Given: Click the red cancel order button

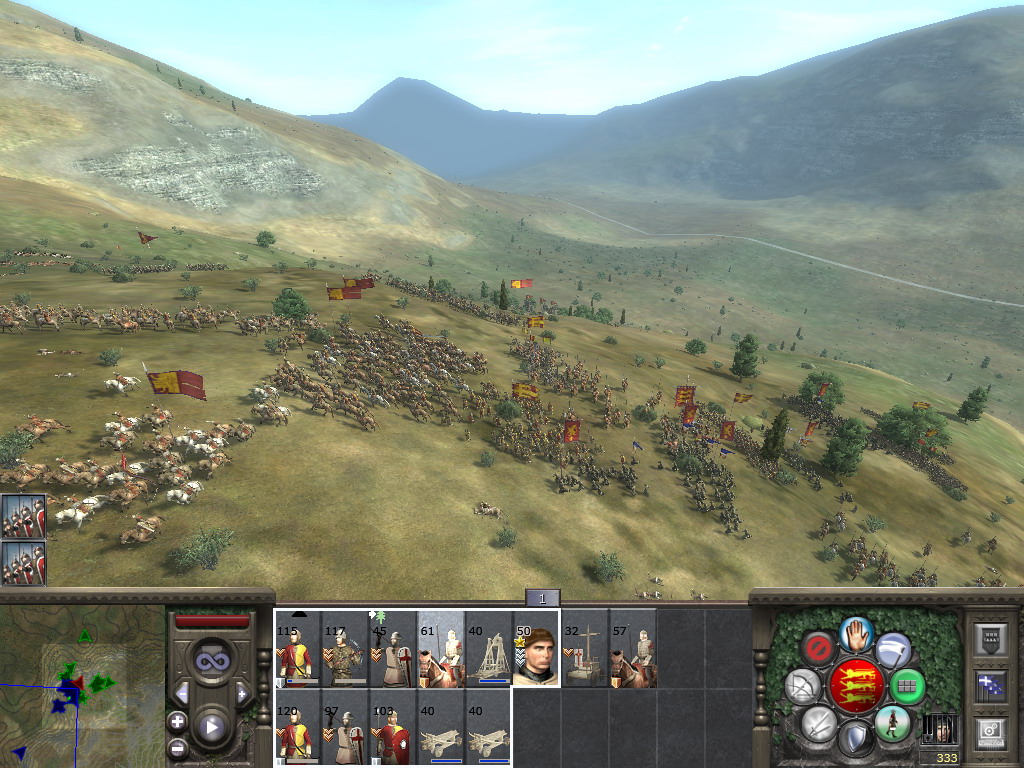Looking at the screenshot, I should point(820,650).
